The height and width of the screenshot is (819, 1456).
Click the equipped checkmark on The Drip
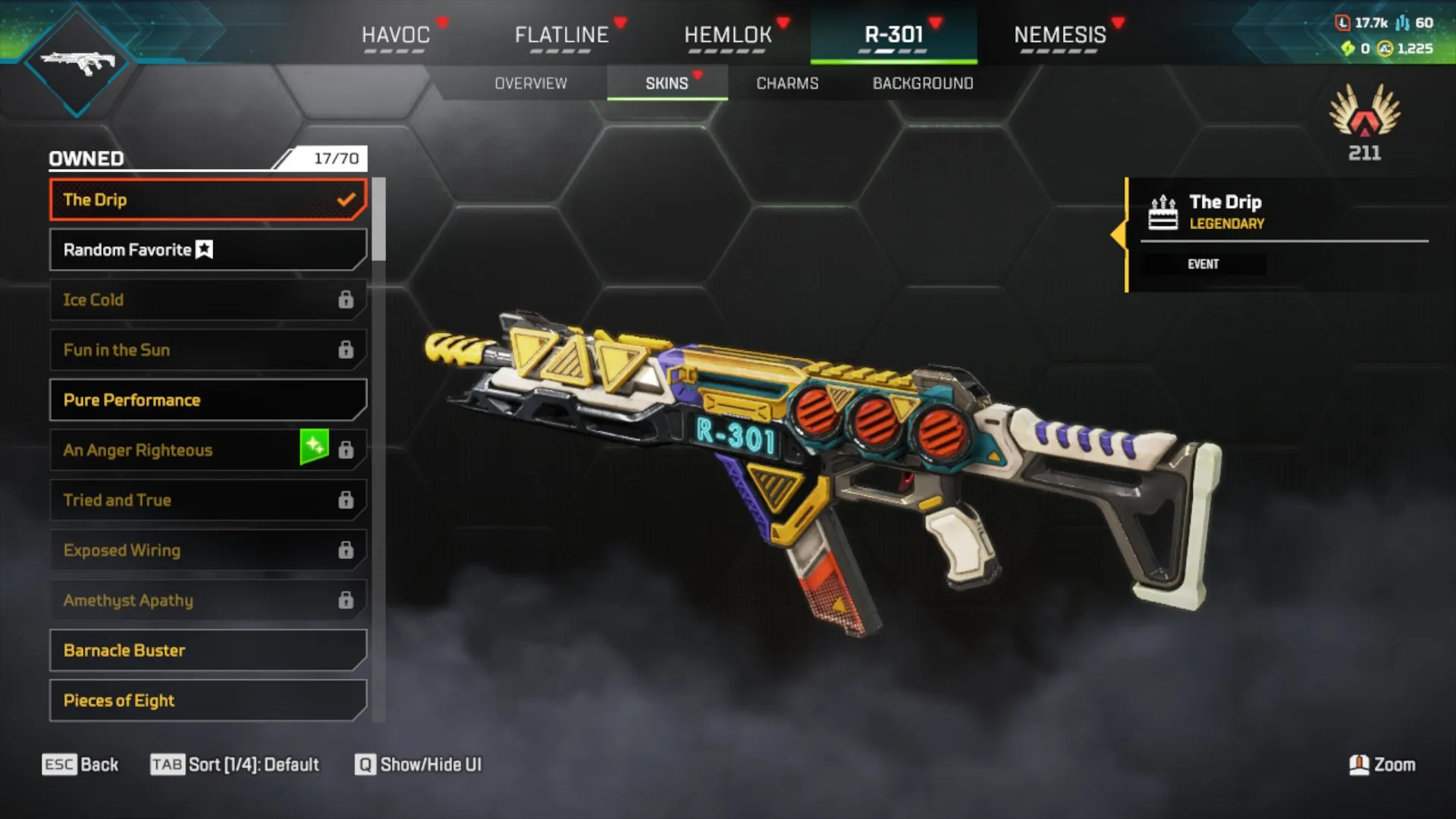pos(347,199)
